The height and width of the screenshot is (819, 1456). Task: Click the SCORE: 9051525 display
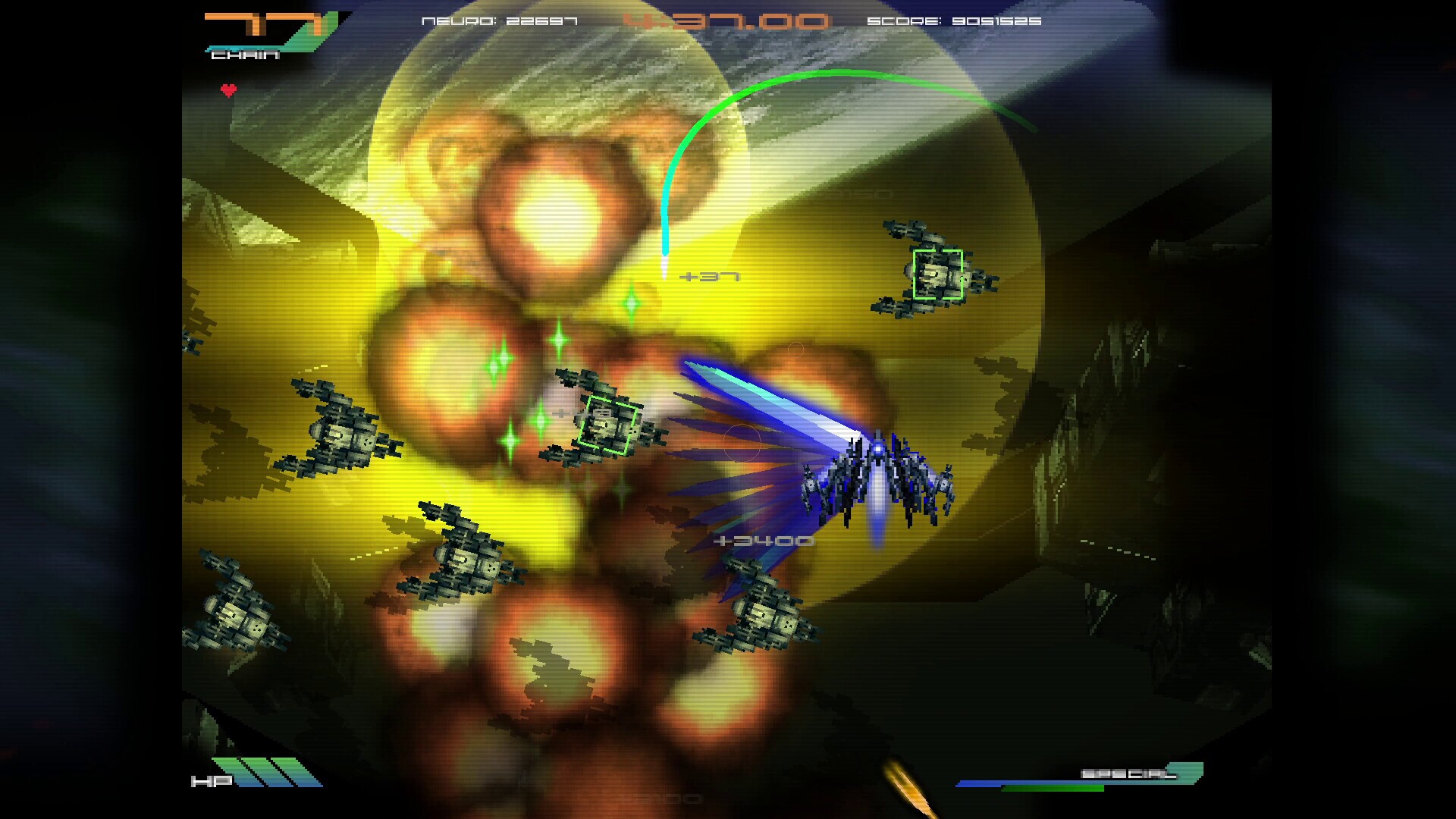pyautogui.click(x=957, y=21)
